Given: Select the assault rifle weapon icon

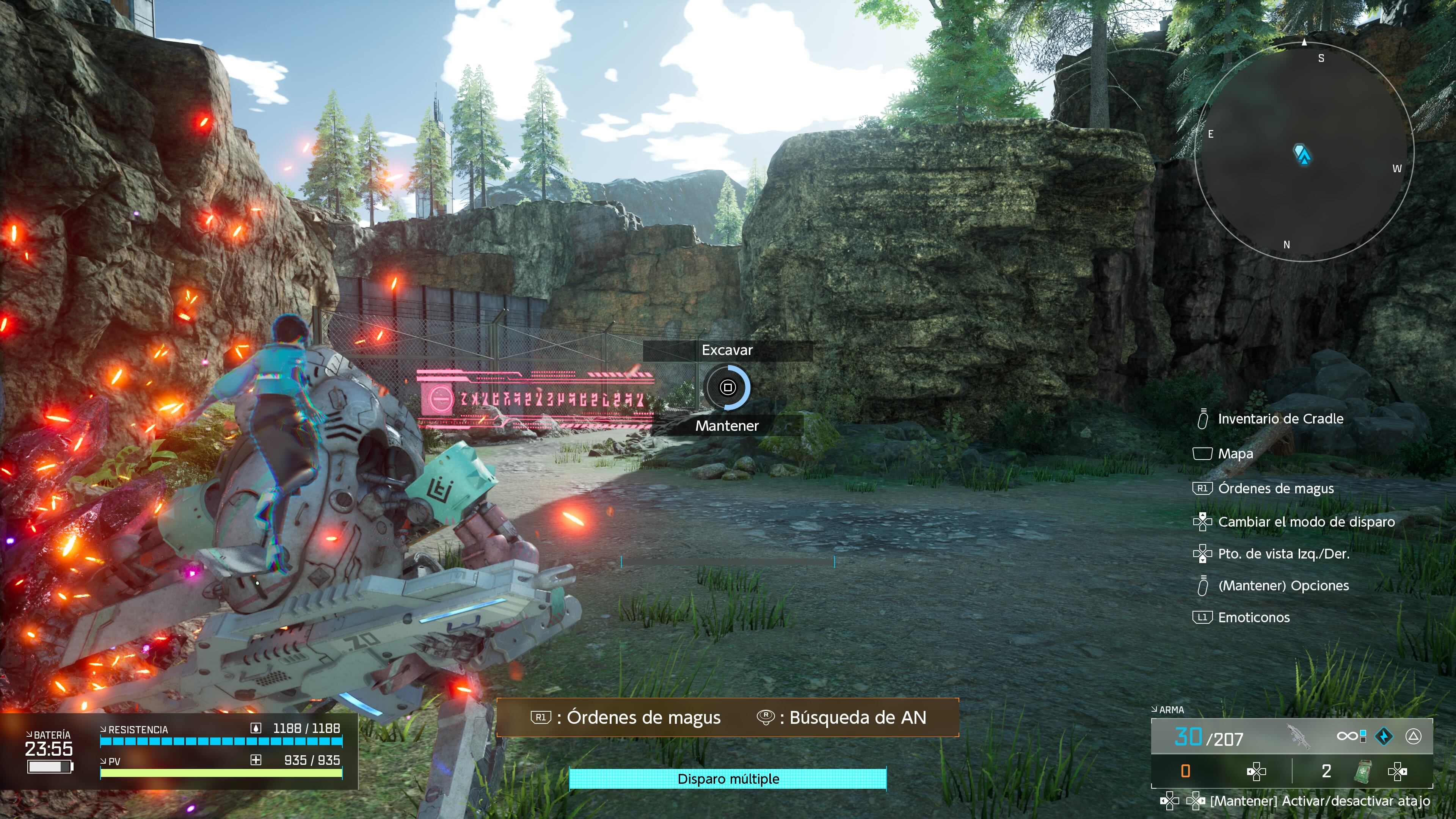Looking at the screenshot, I should point(1298,736).
